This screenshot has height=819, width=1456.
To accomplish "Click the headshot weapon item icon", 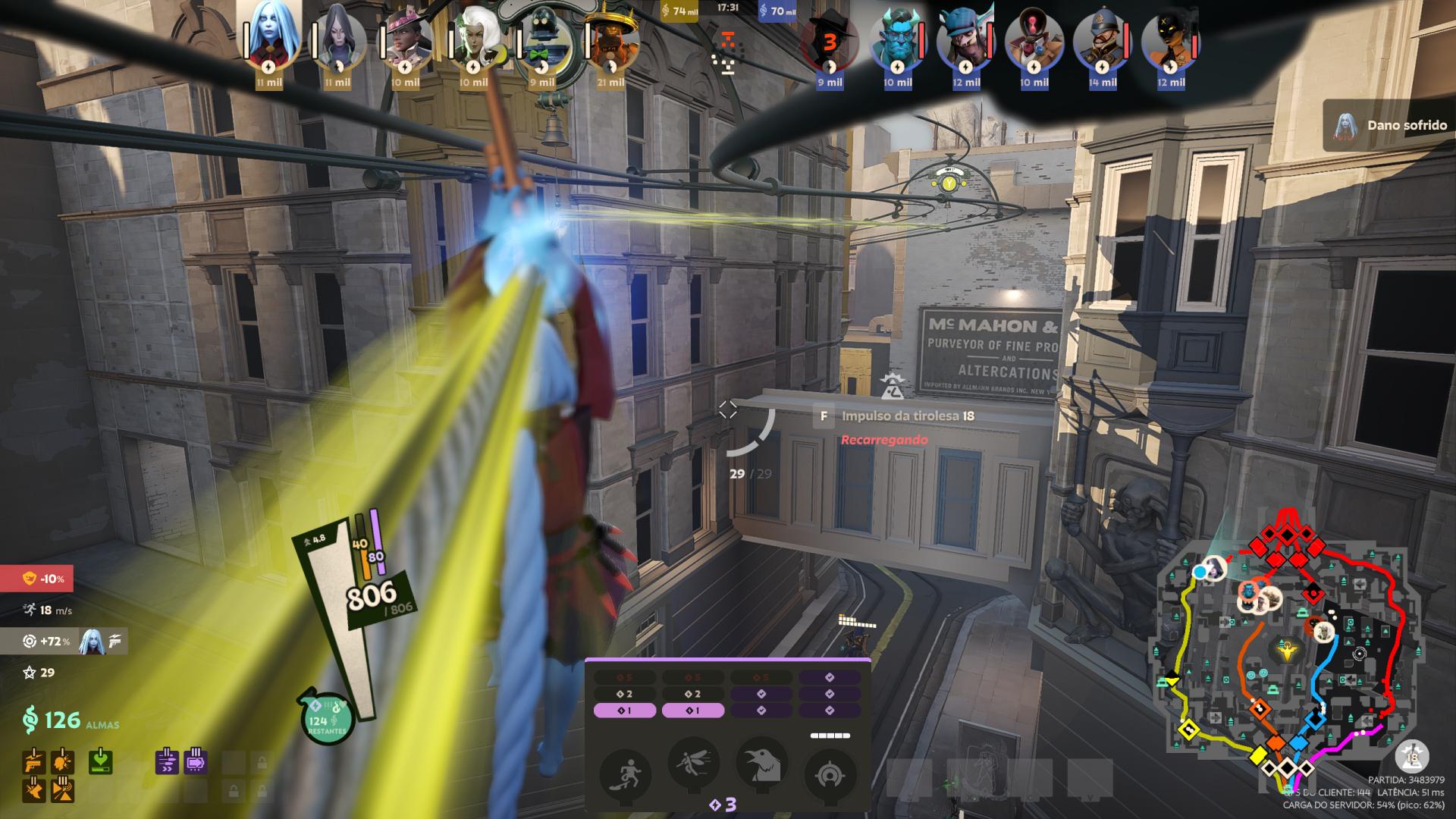I will [x=61, y=761].
